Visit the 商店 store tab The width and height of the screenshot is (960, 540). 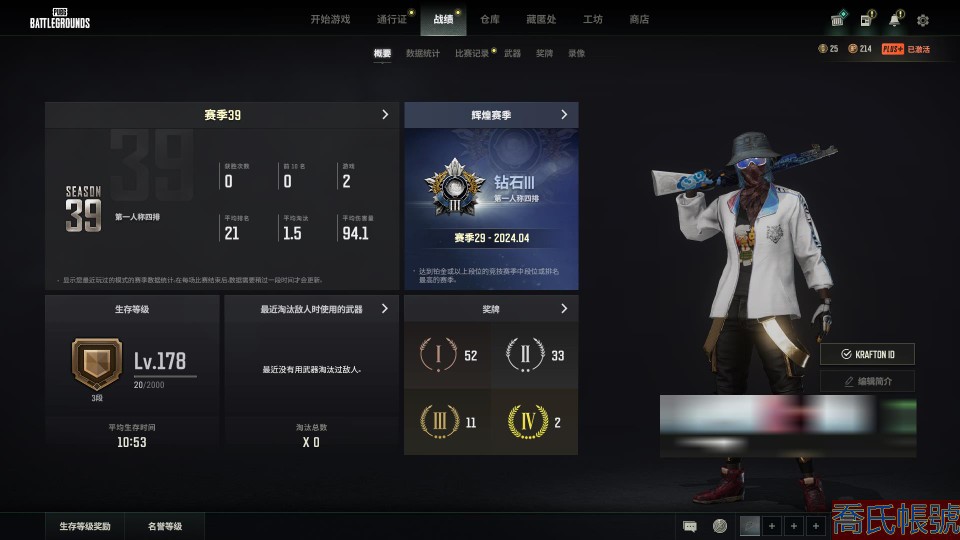639,19
